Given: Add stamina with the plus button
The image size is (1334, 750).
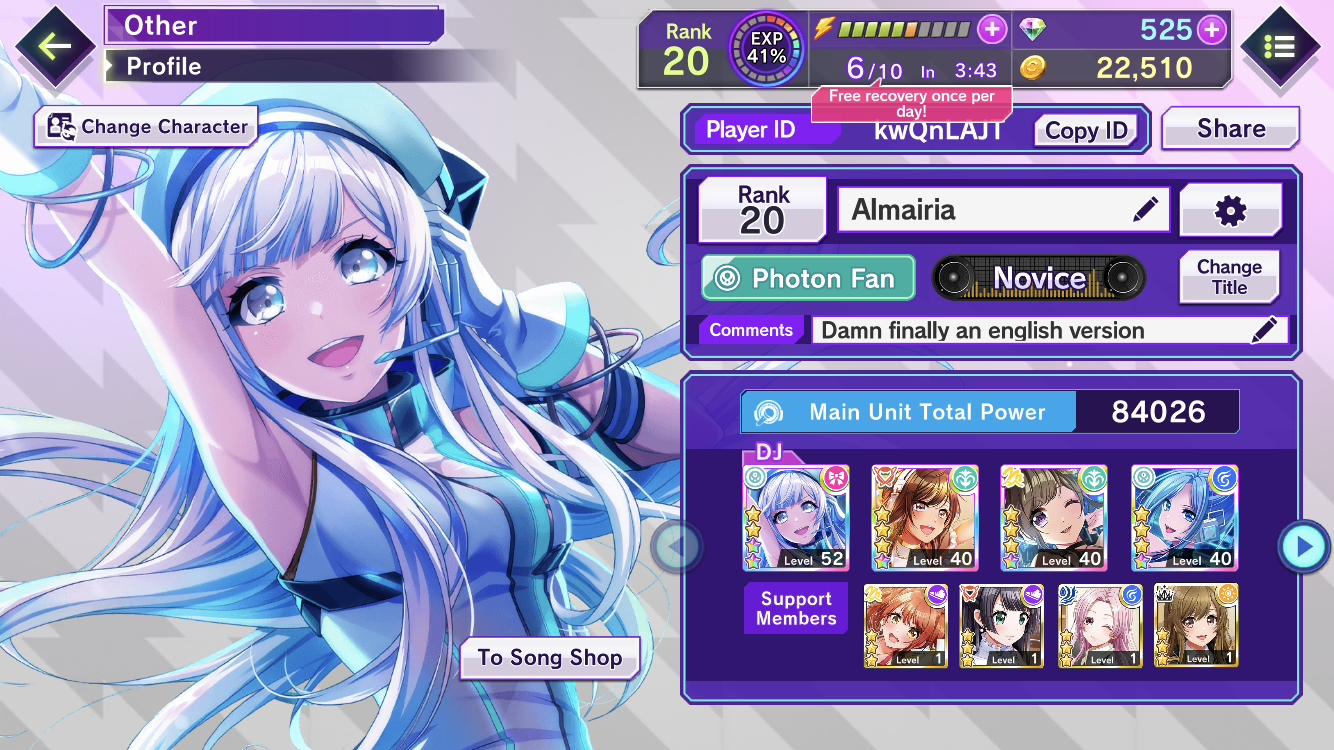Looking at the screenshot, I should click(991, 29).
